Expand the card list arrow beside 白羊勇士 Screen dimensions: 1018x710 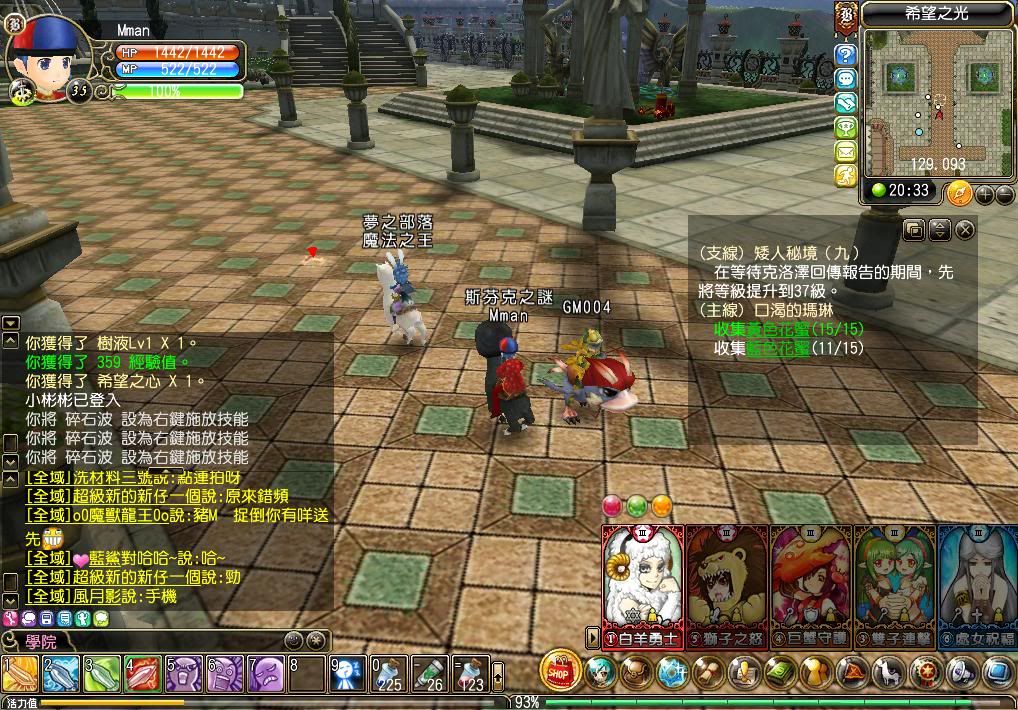click(x=593, y=636)
